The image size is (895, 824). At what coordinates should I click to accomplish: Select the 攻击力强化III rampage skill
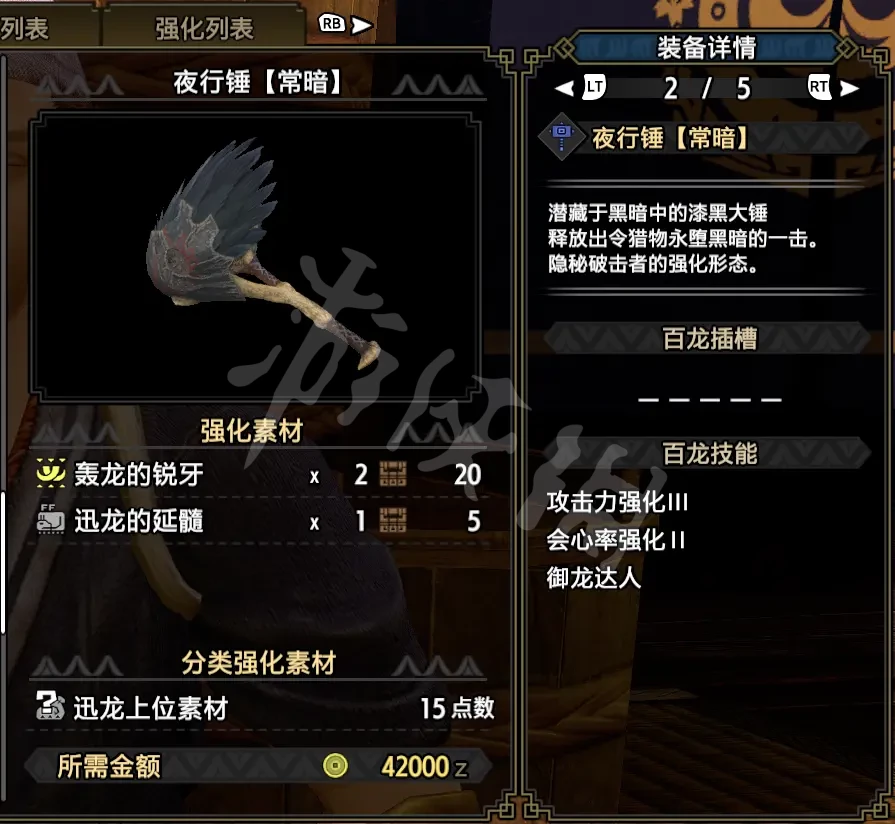pos(617,503)
